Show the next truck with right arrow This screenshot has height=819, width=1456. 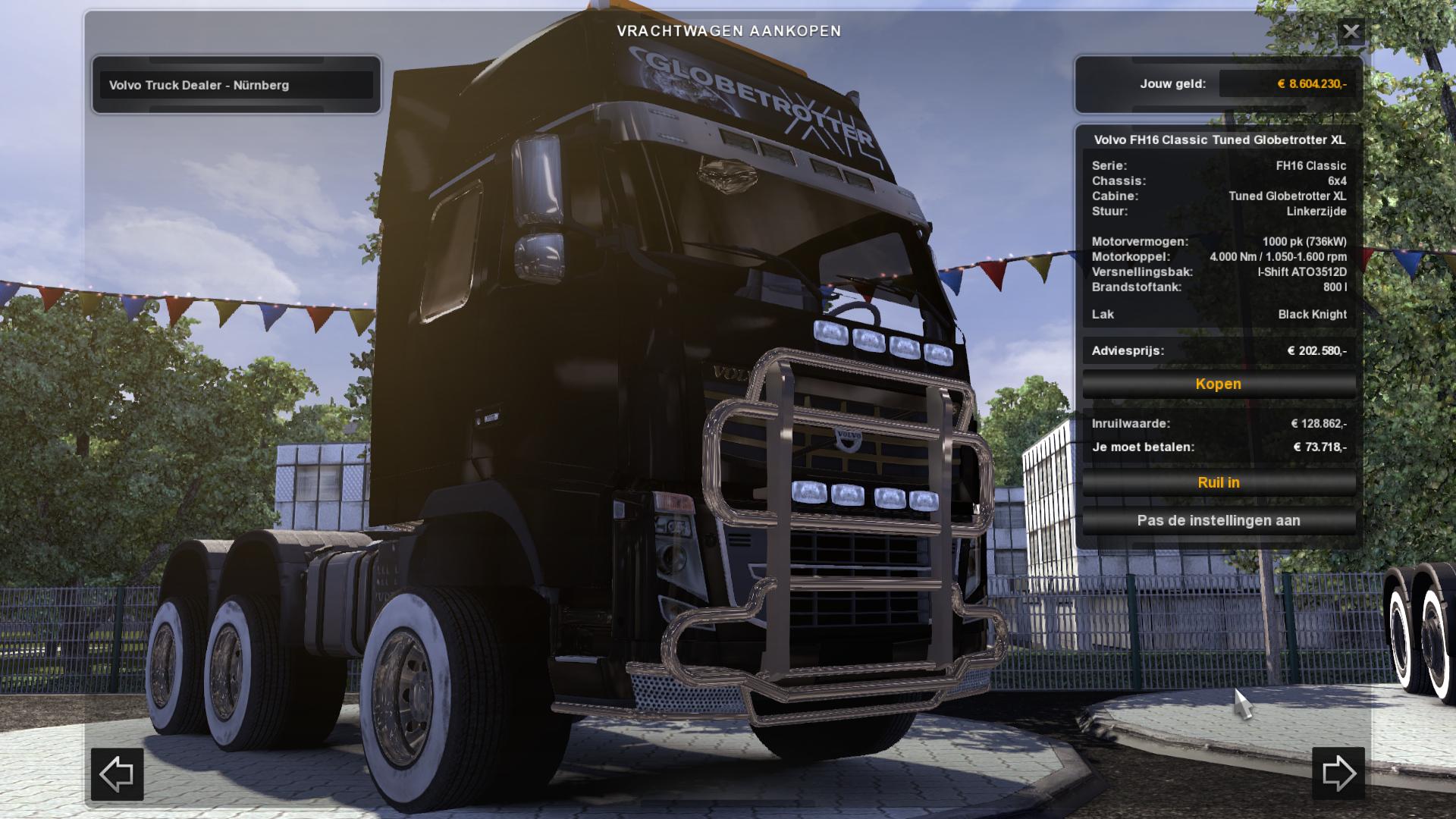pos(1338,774)
